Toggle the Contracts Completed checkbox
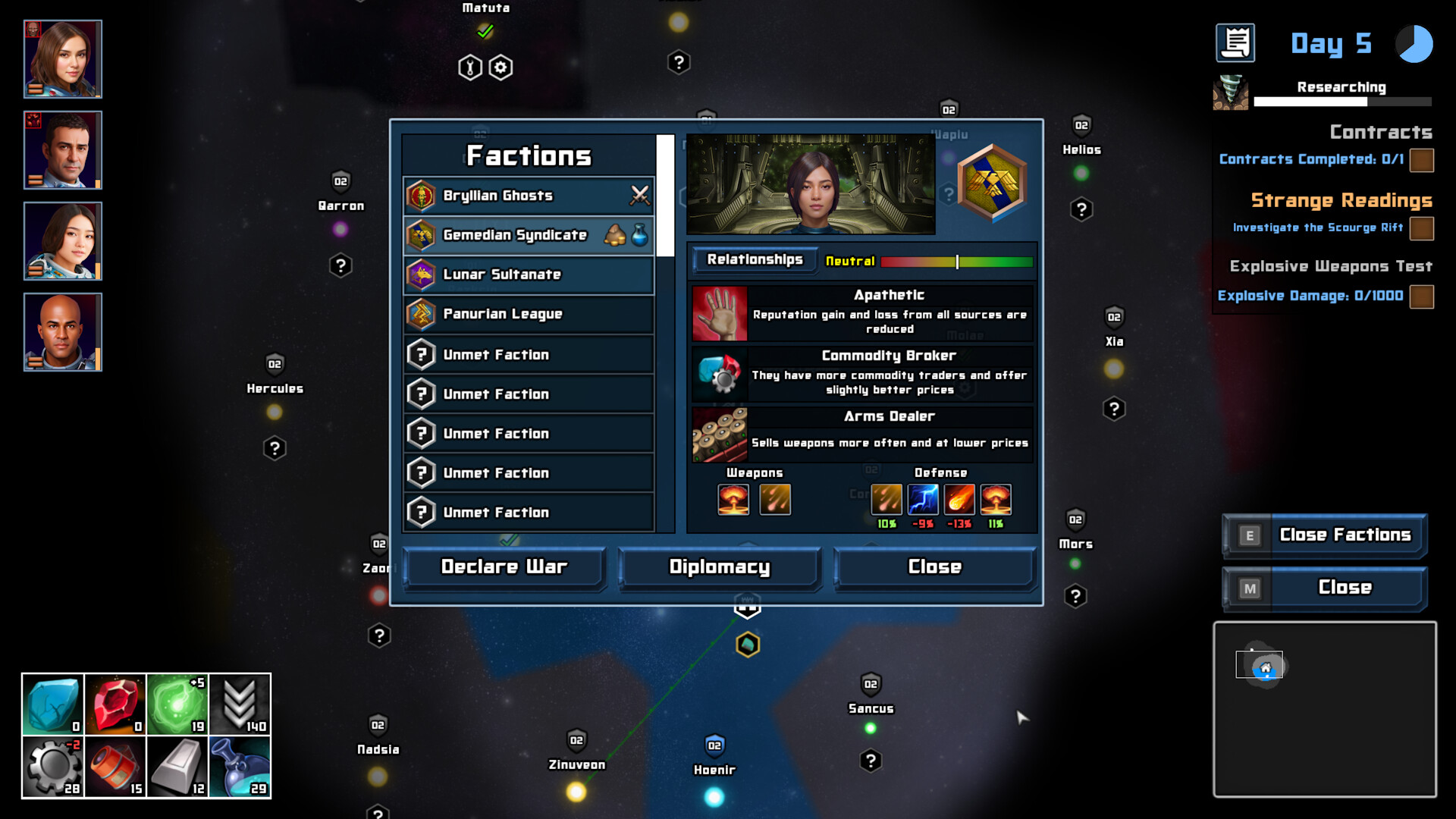Image resolution: width=1456 pixels, height=819 pixels. (x=1422, y=159)
